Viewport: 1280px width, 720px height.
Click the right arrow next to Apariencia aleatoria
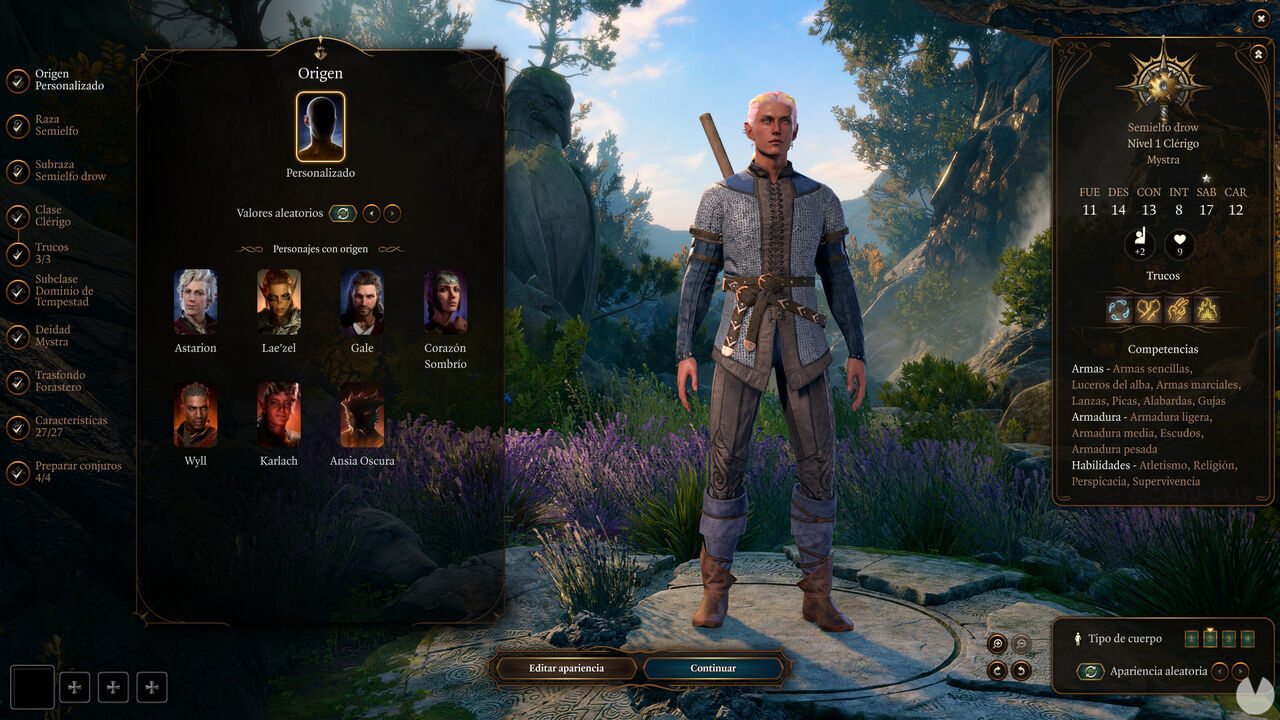[x=1243, y=671]
